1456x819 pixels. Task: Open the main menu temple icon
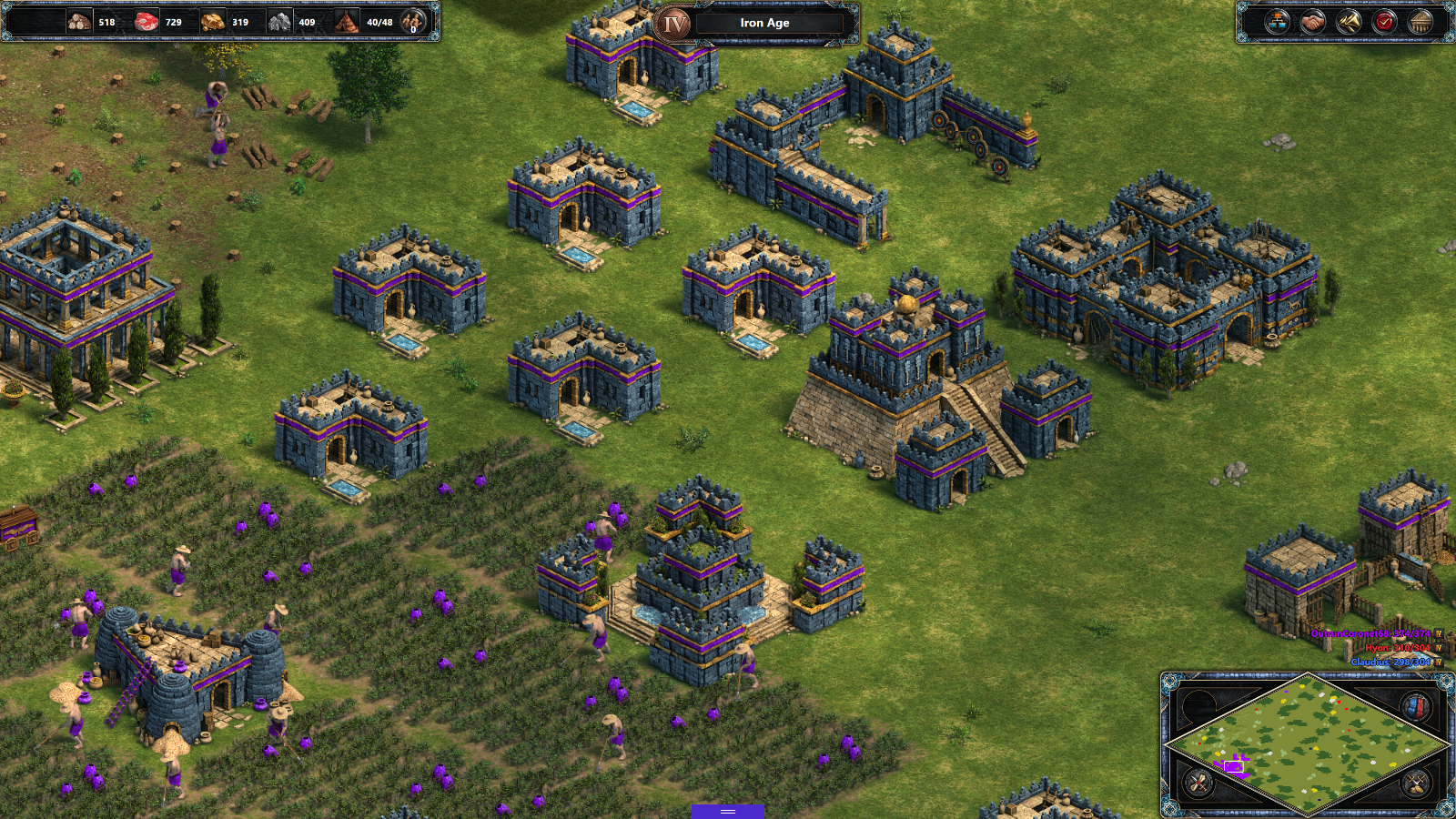click(1420, 22)
